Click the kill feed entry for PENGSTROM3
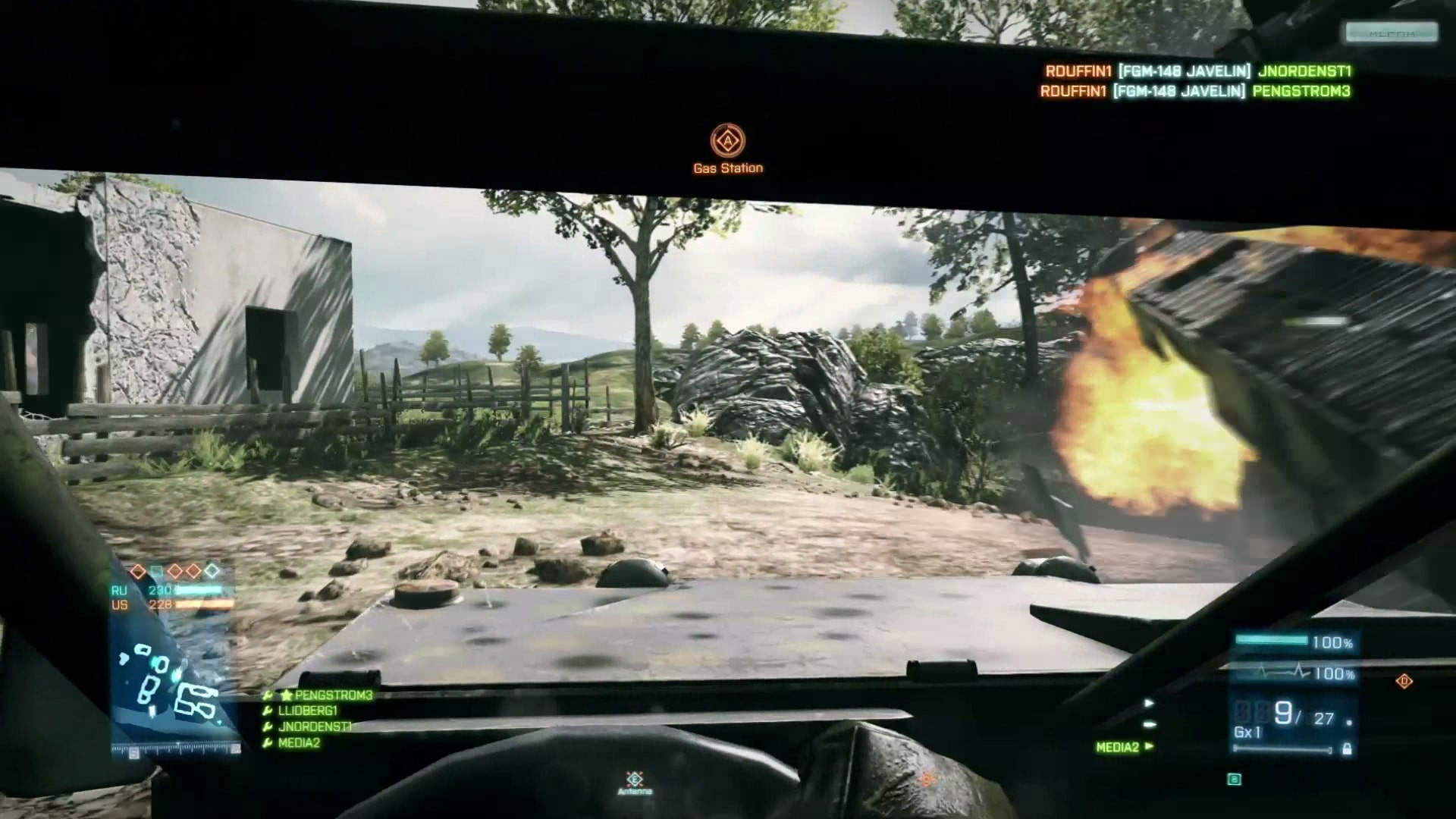 click(1195, 92)
